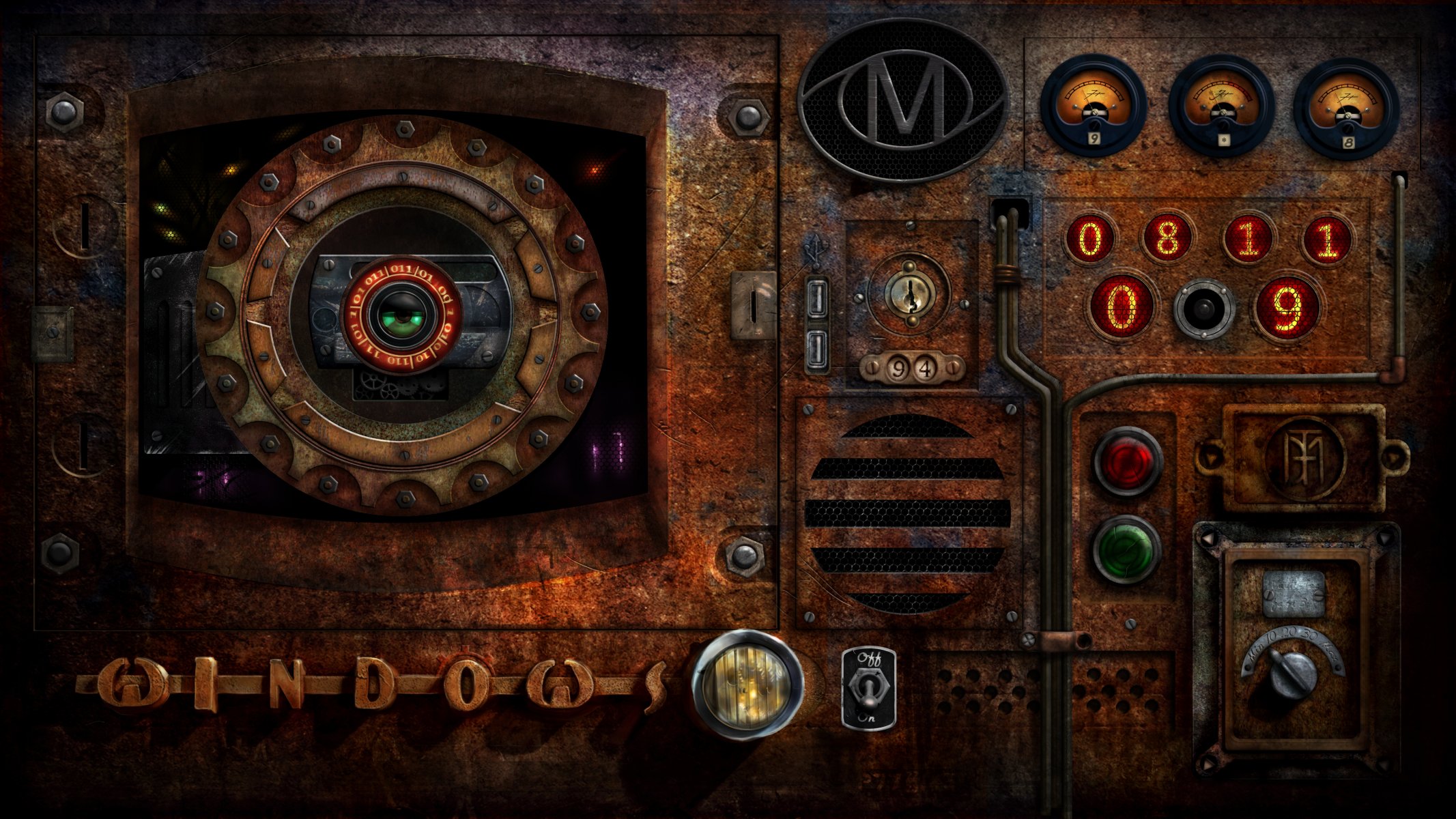Click the oval M logo badge
Screen dimensions: 1456x819
tap(902, 100)
